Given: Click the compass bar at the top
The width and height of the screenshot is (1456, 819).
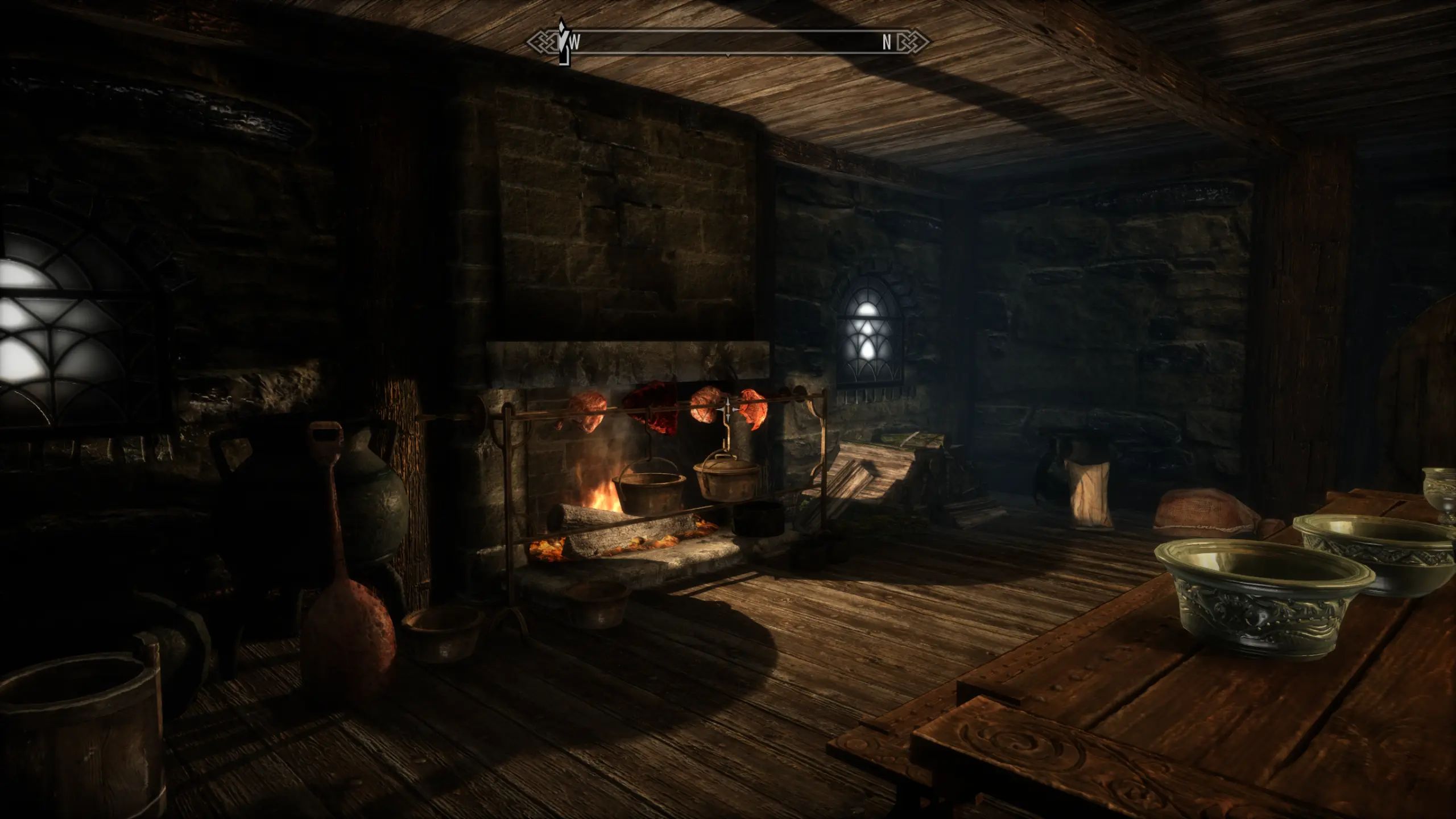Looking at the screenshot, I should (728, 43).
